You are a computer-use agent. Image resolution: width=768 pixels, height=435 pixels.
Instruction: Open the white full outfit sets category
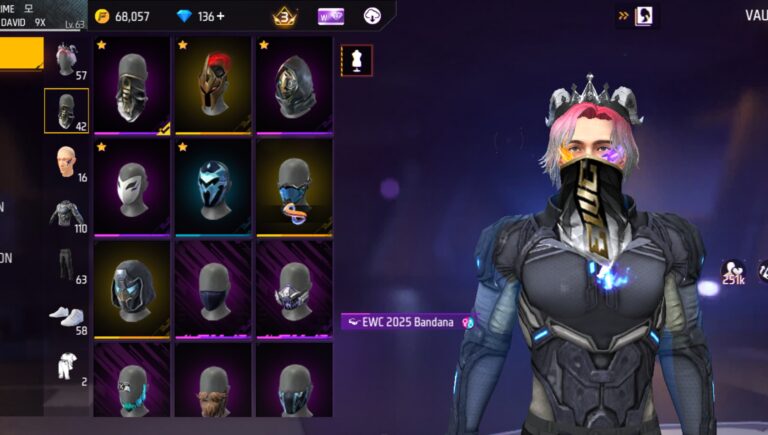pos(66,365)
